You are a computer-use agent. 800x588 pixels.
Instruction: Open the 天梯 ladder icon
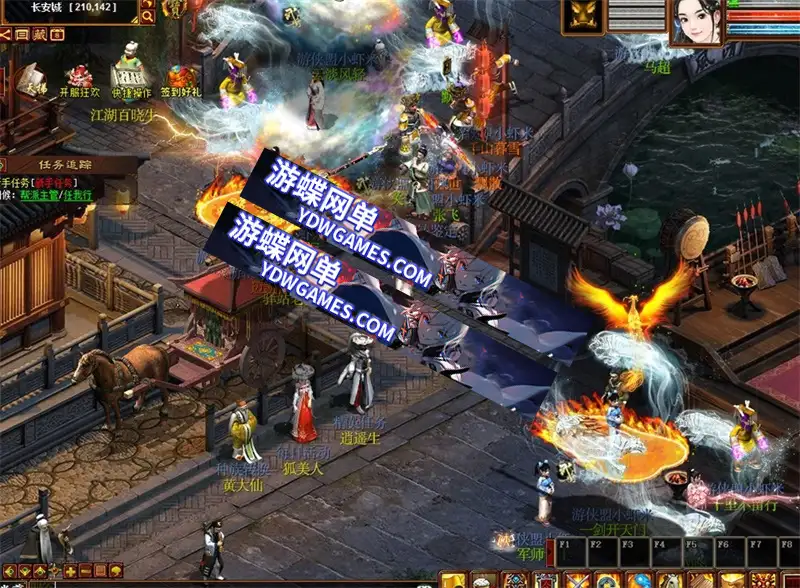32,79
